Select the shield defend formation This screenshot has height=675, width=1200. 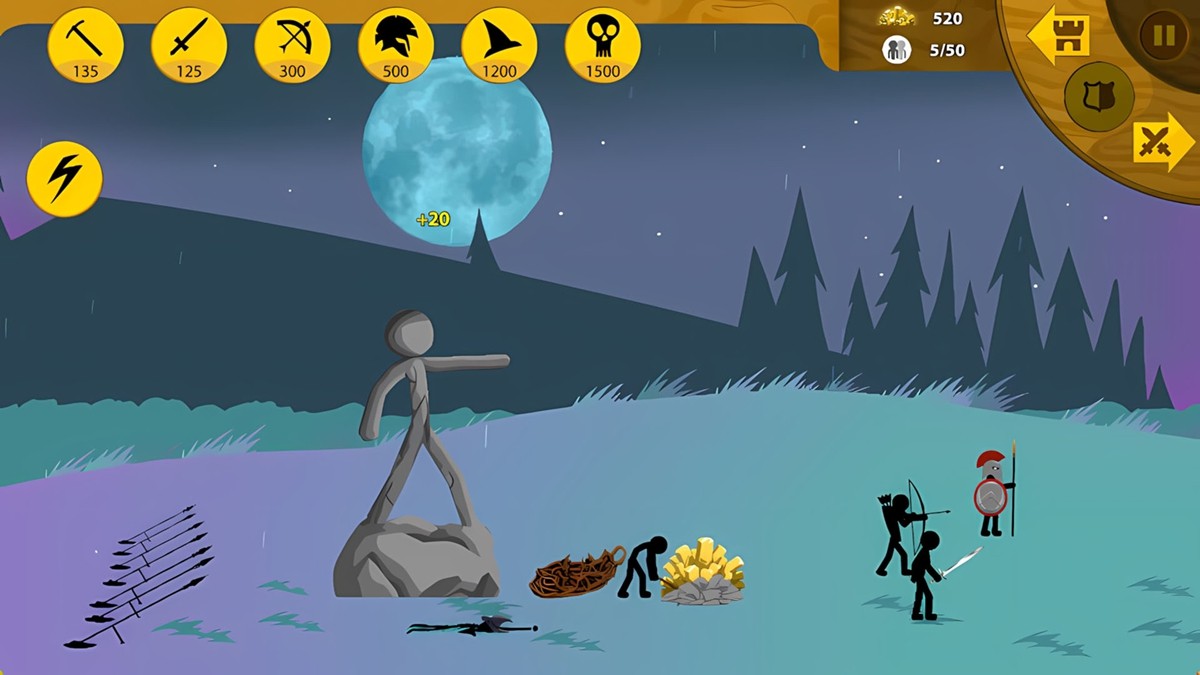[x=1099, y=97]
